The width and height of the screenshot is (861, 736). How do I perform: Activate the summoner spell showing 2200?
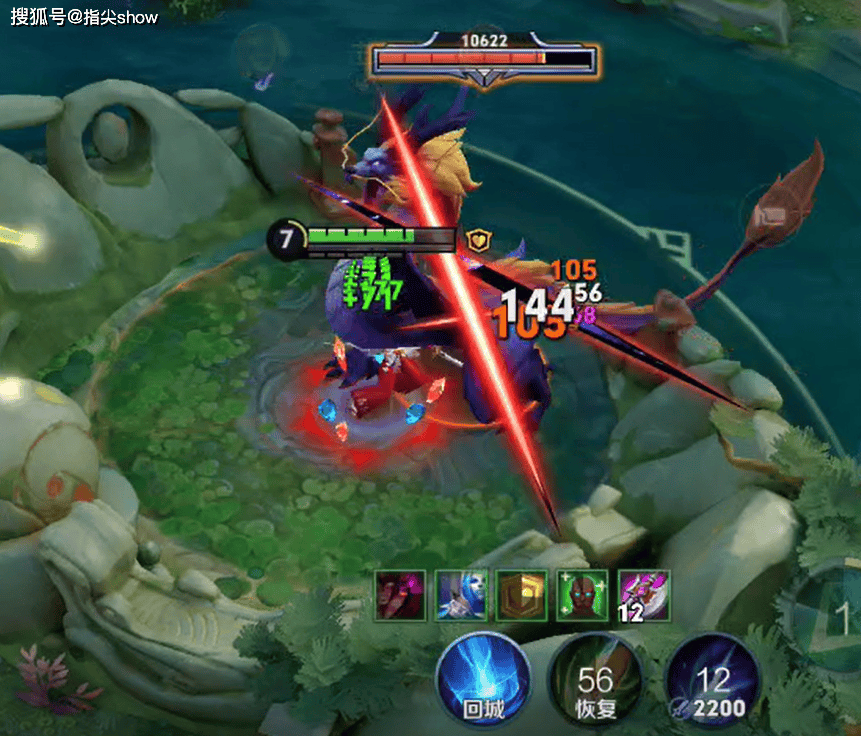pos(713,684)
